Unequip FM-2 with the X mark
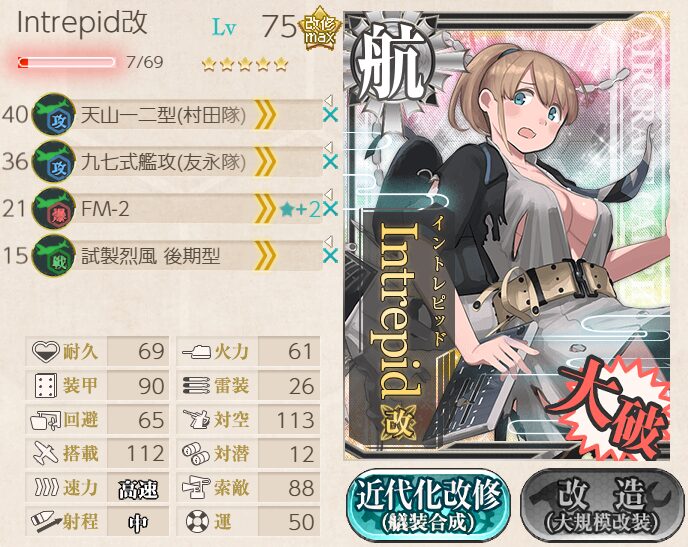Image resolution: width=688 pixels, height=547 pixels. tap(331, 209)
